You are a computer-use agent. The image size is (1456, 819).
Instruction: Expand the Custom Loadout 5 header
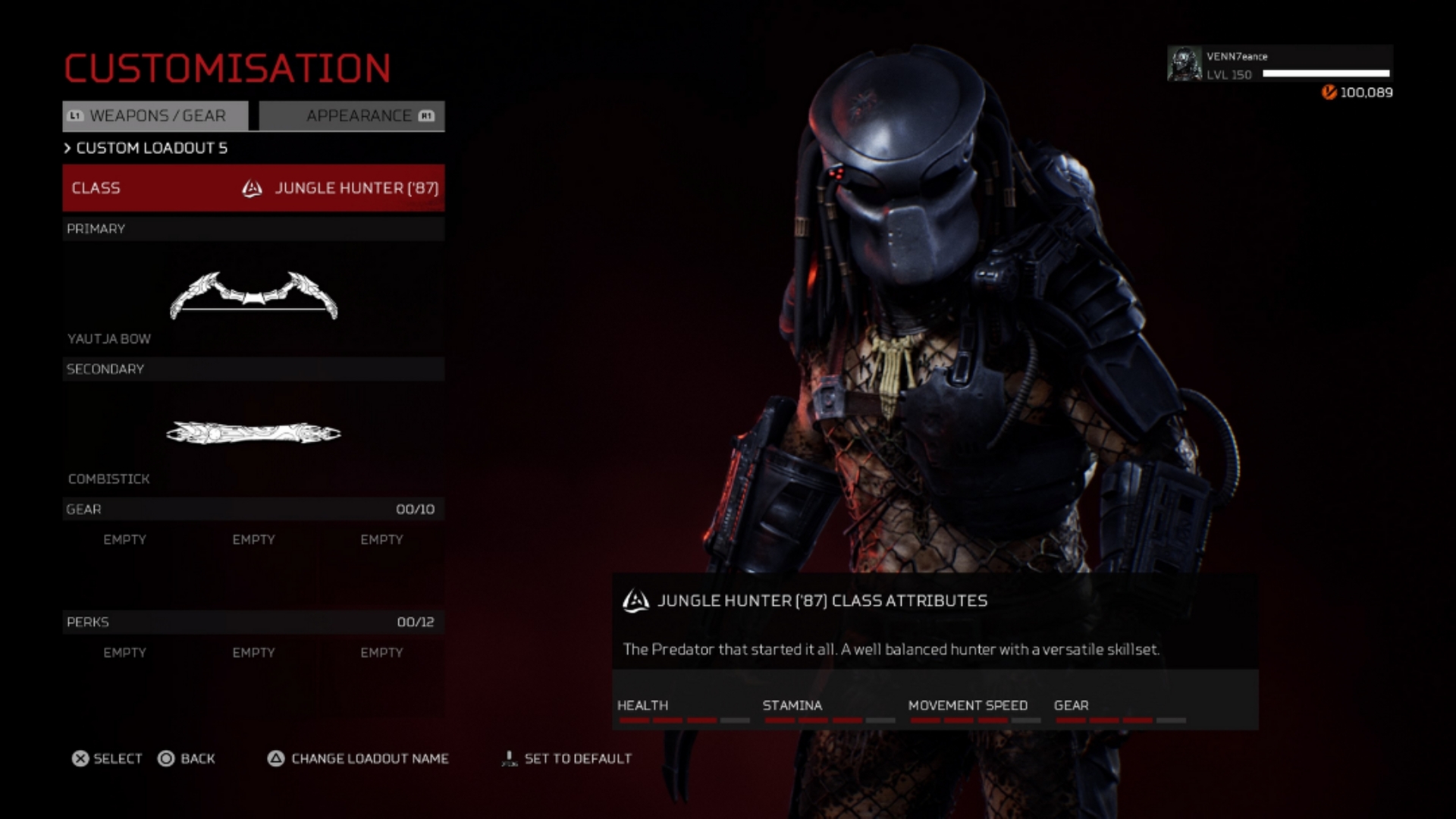(146, 148)
